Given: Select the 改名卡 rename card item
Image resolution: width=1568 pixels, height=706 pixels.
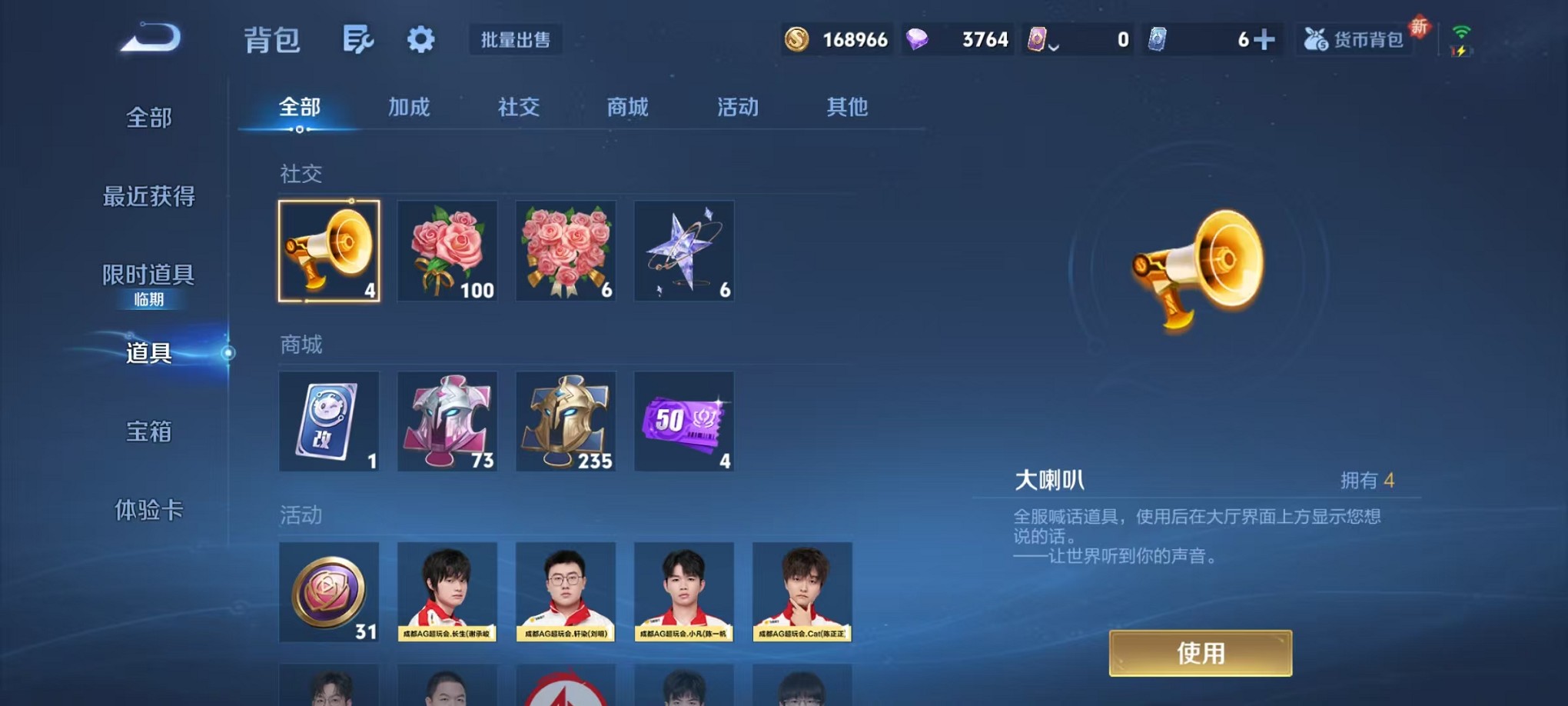Looking at the screenshot, I should (329, 421).
